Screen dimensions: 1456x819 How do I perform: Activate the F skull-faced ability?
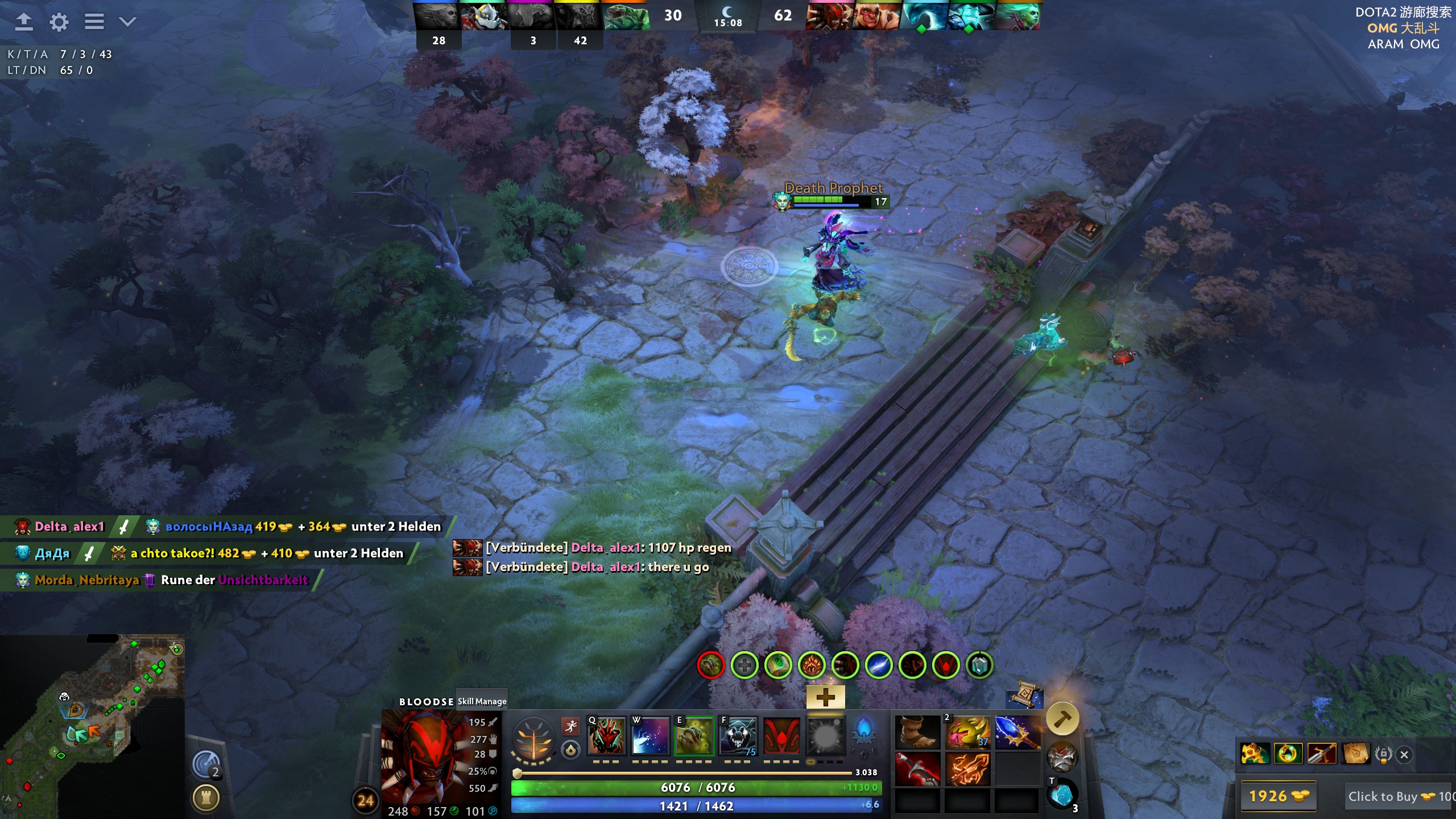738,736
